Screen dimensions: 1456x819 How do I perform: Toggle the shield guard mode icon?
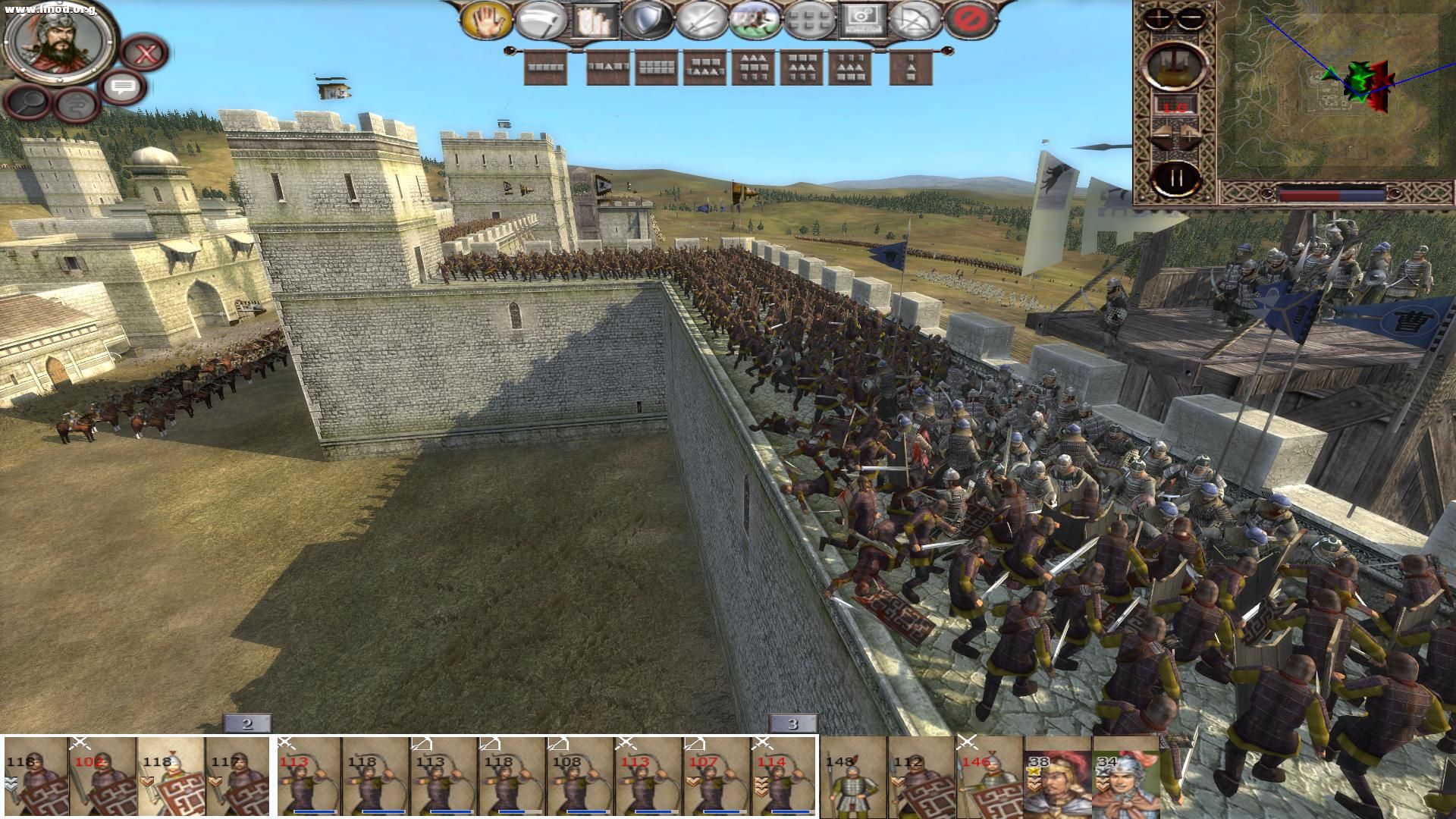[646, 20]
